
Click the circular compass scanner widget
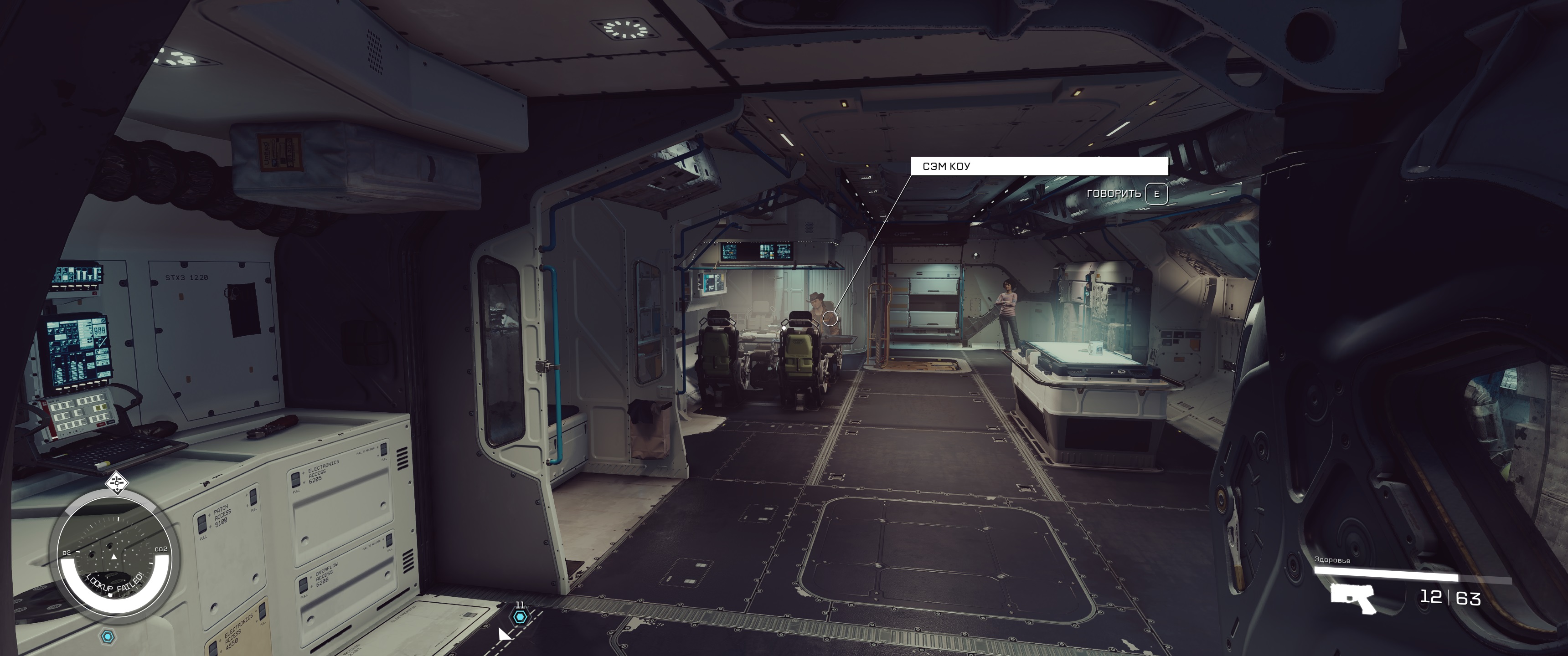tap(114, 557)
